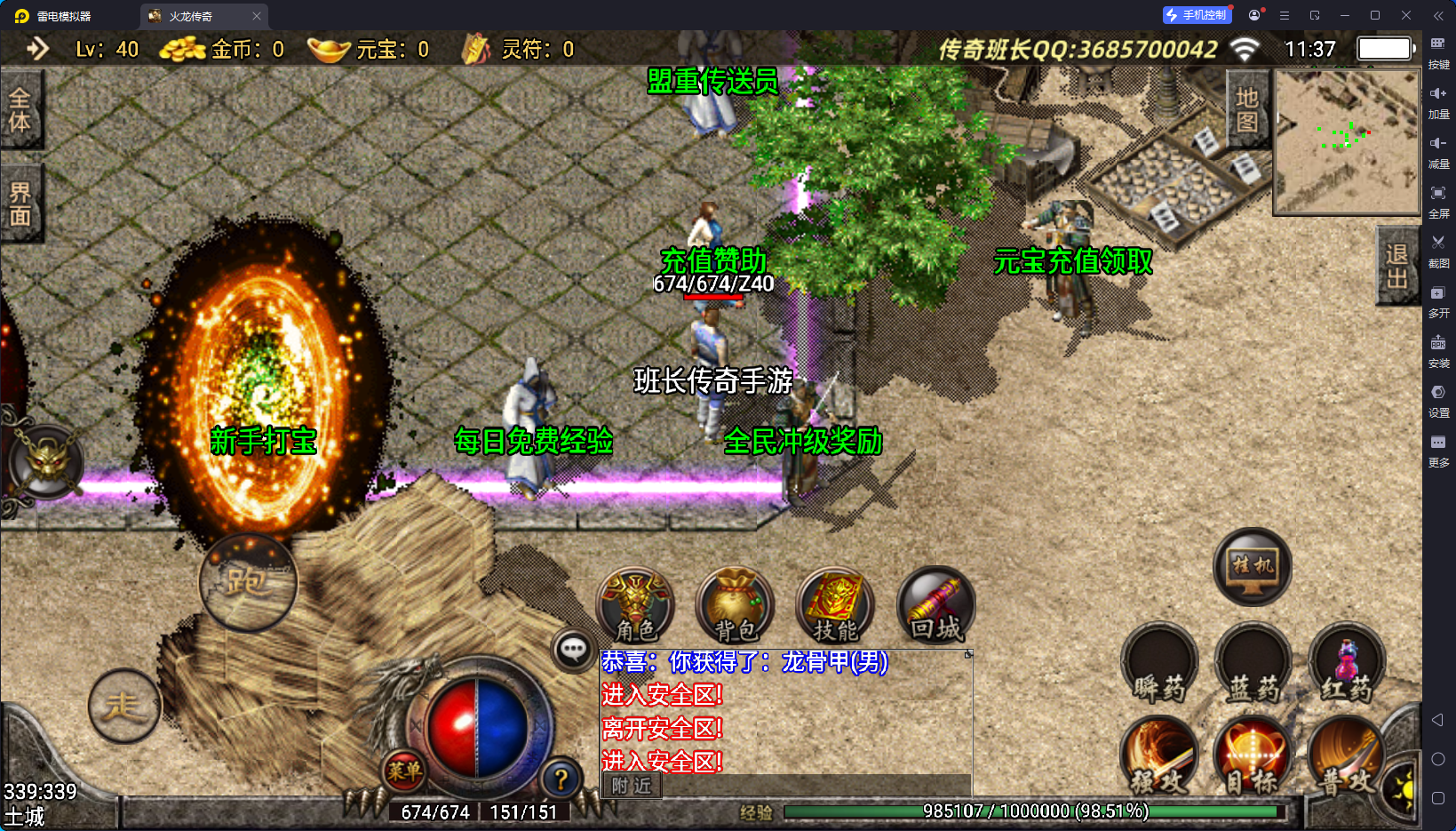Toggle the 挂机 auto-battle button

pyautogui.click(x=1253, y=566)
